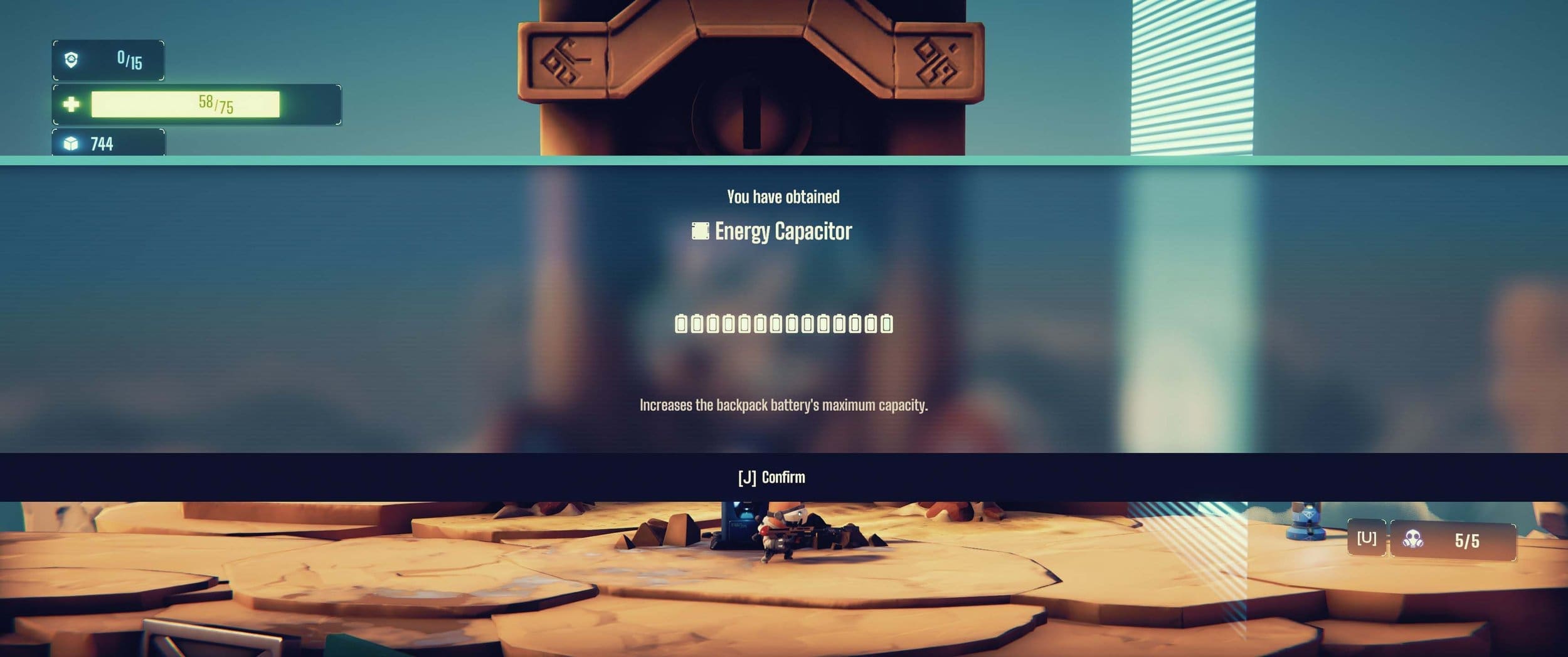
Task: Select the 'Energy Capacitor' title text
Action: pos(784,232)
